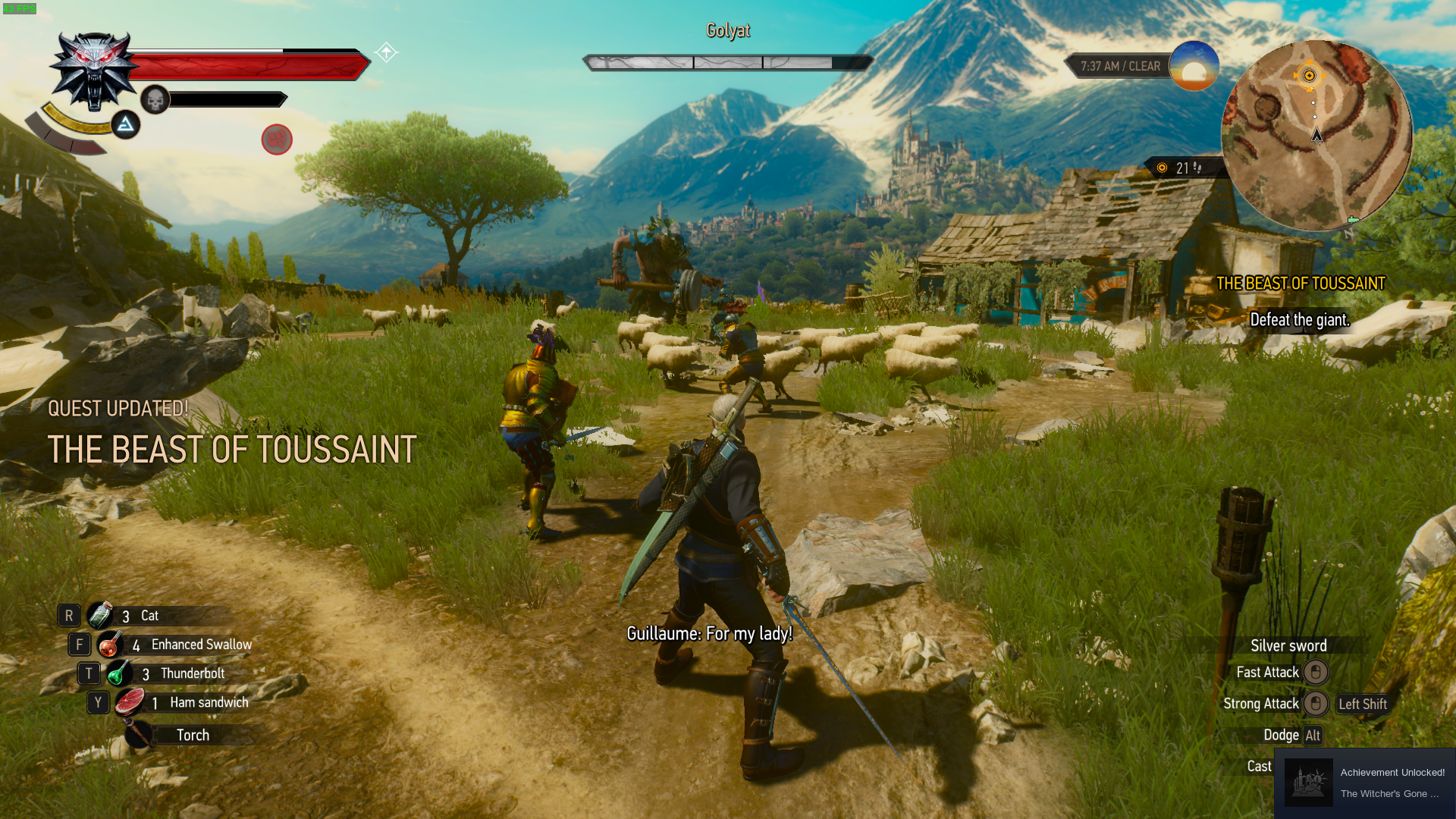The image size is (1456, 819).
Task: Select The Beast of Toussaint quest tracker
Action: pos(1301,284)
